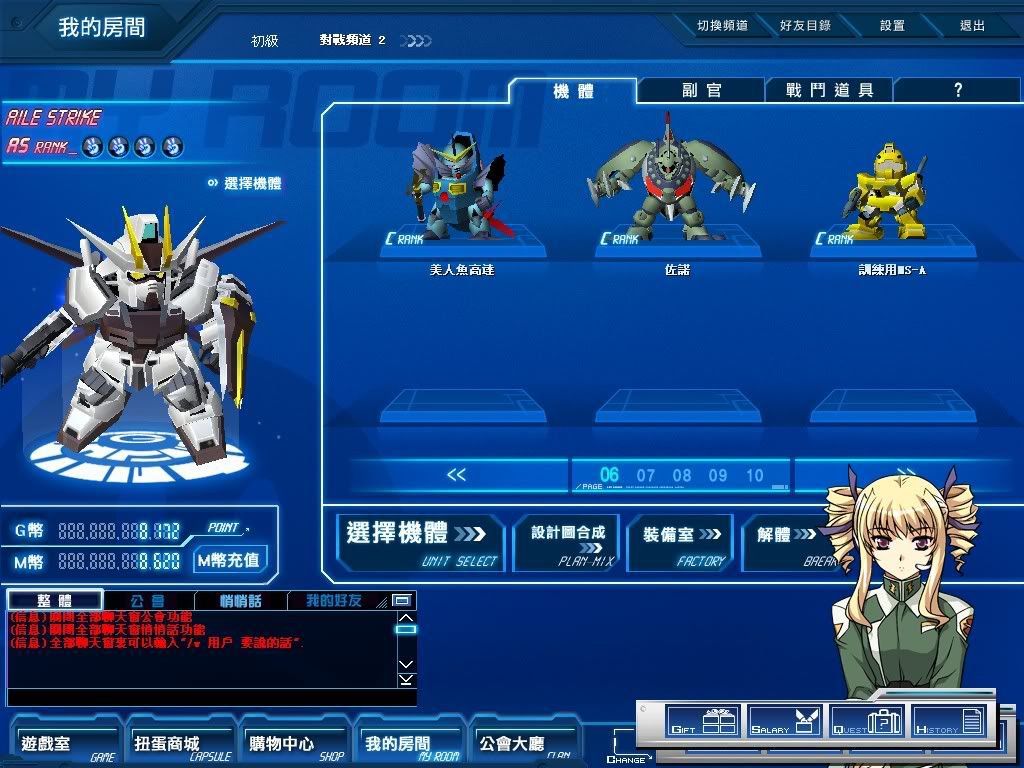Open the question mark help tab

tap(957, 91)
